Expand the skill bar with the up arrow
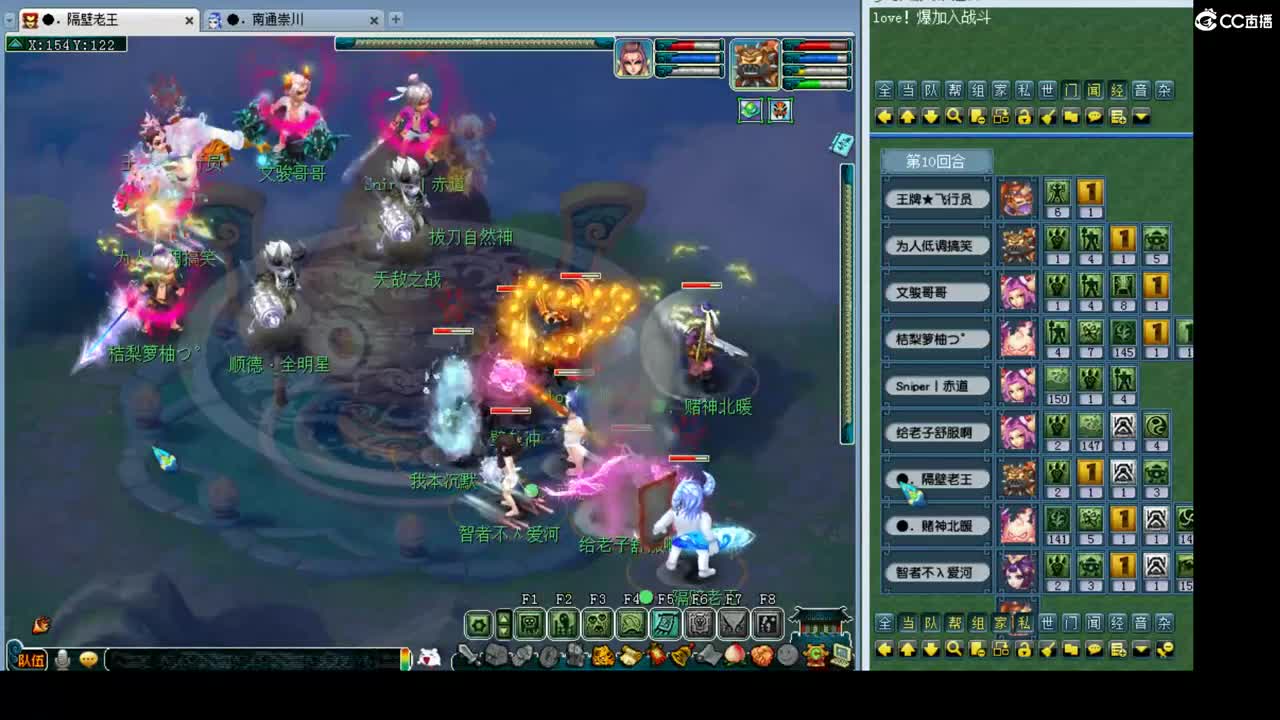 503,615
